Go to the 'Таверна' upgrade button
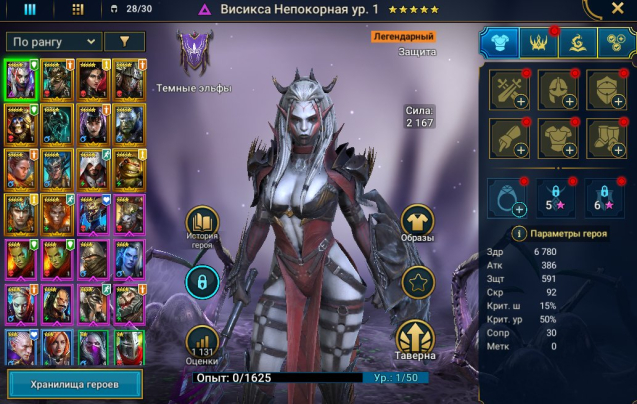 pos(417,340)
